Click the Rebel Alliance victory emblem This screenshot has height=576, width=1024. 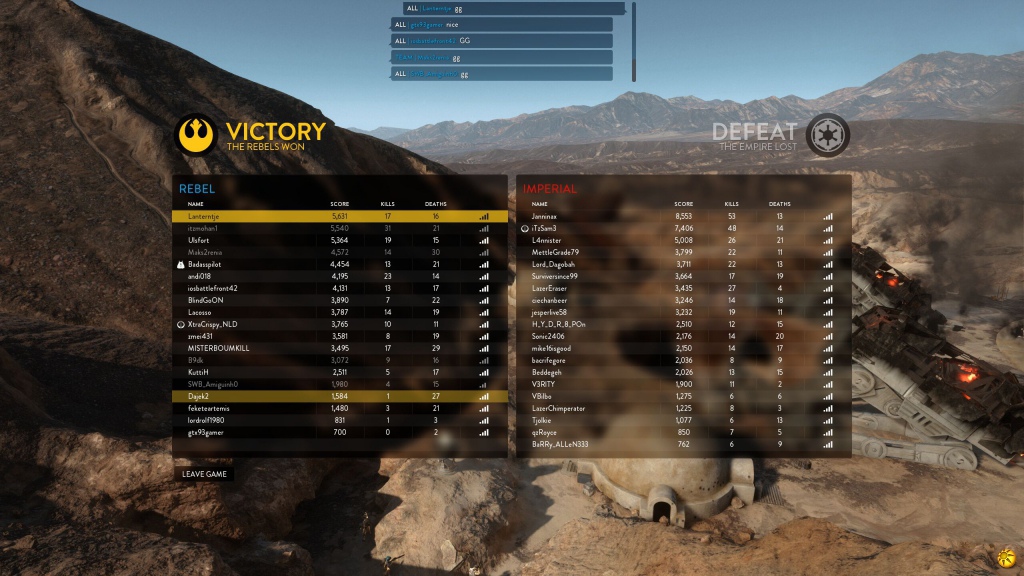click(196, 134)
